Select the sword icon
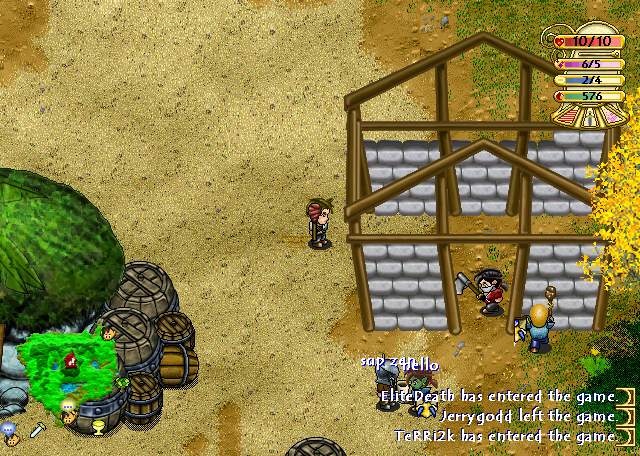This screenshot has height=456, width=640. (x=37, y=430)
